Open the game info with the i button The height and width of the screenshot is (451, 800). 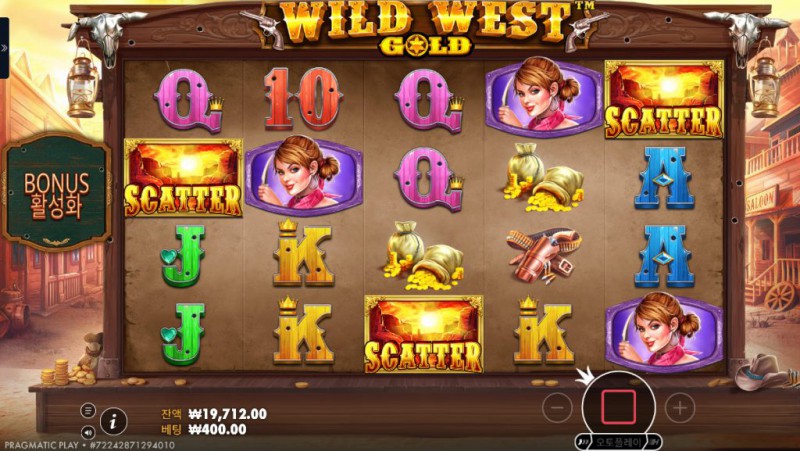click(114, 421)
